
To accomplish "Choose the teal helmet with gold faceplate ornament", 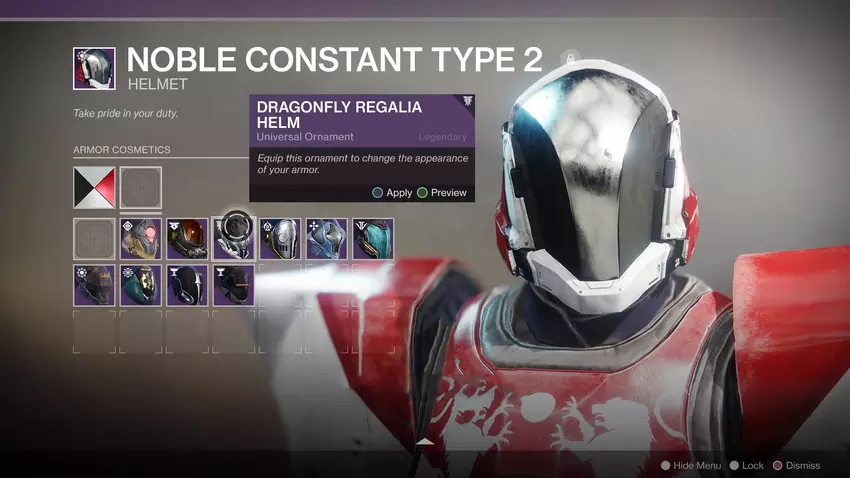I will tap(141, 285).
